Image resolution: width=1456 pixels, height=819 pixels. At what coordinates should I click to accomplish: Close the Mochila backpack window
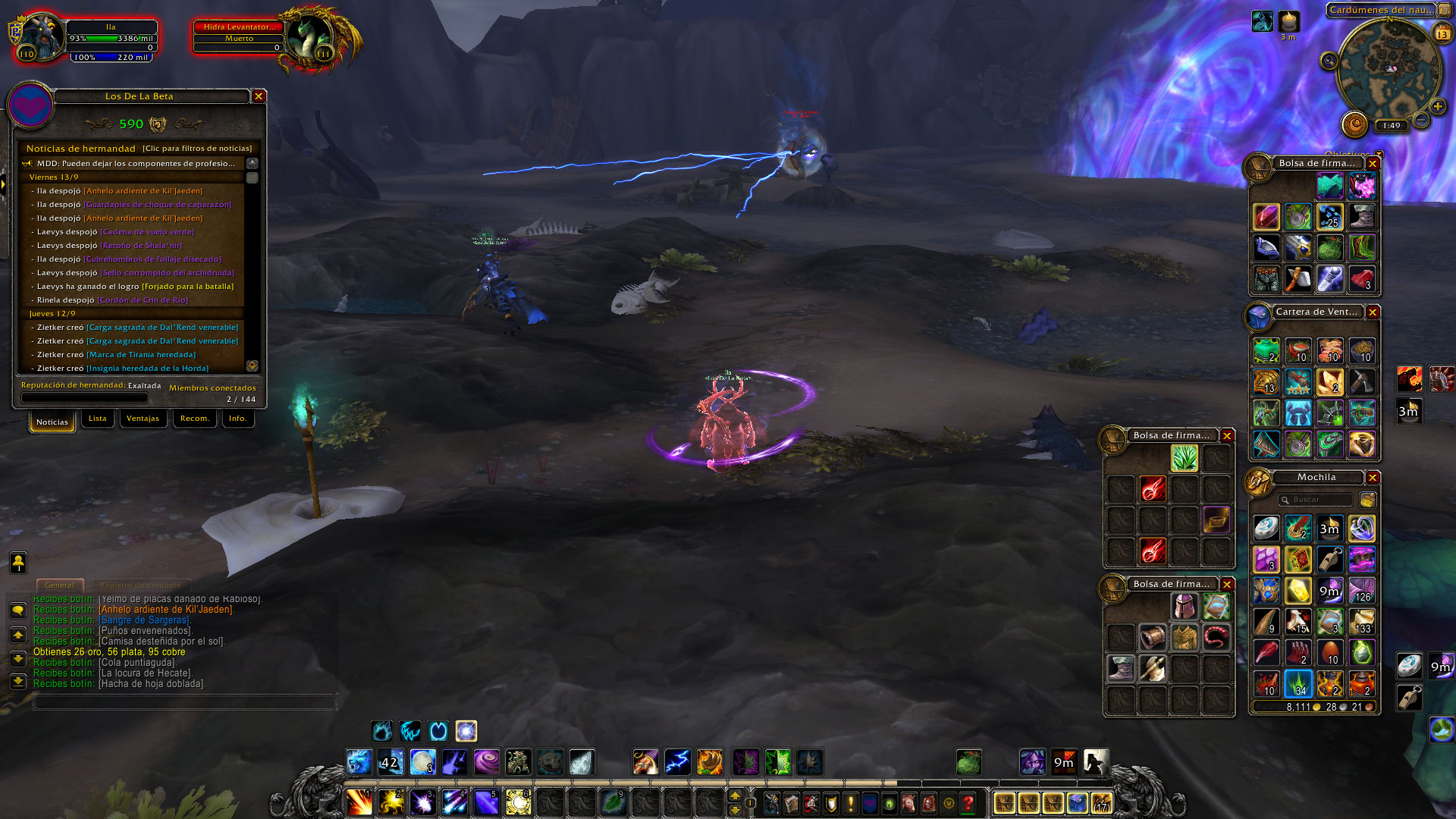coord(1373,478)
